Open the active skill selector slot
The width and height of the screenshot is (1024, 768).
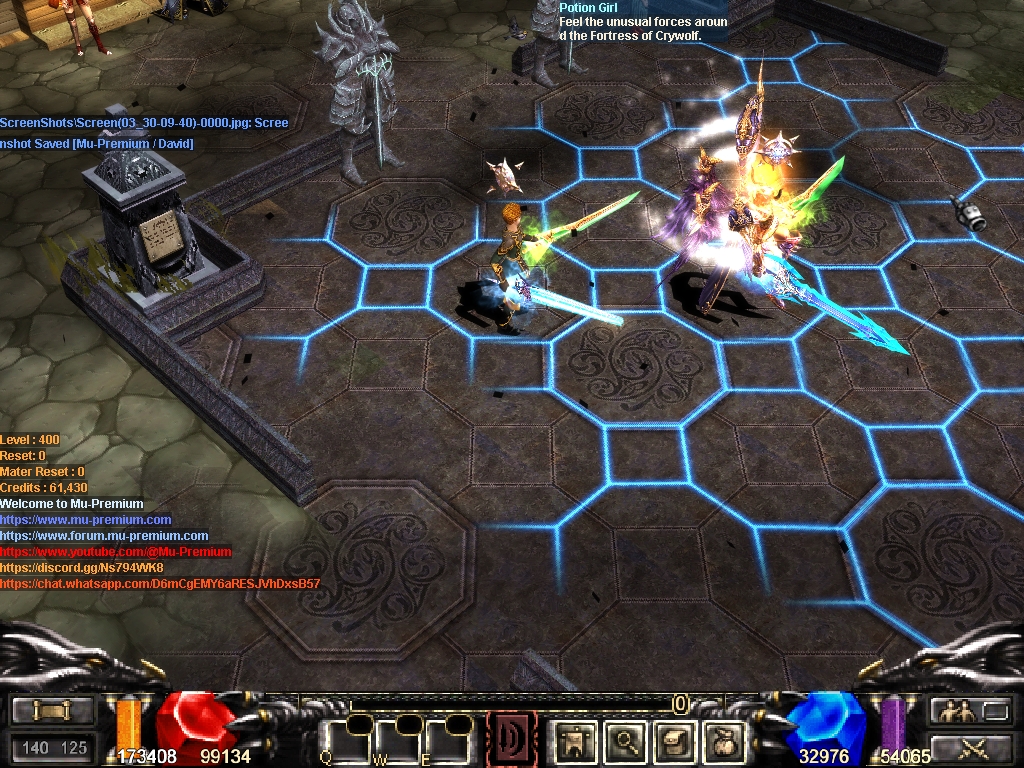(x=511, y=739)
